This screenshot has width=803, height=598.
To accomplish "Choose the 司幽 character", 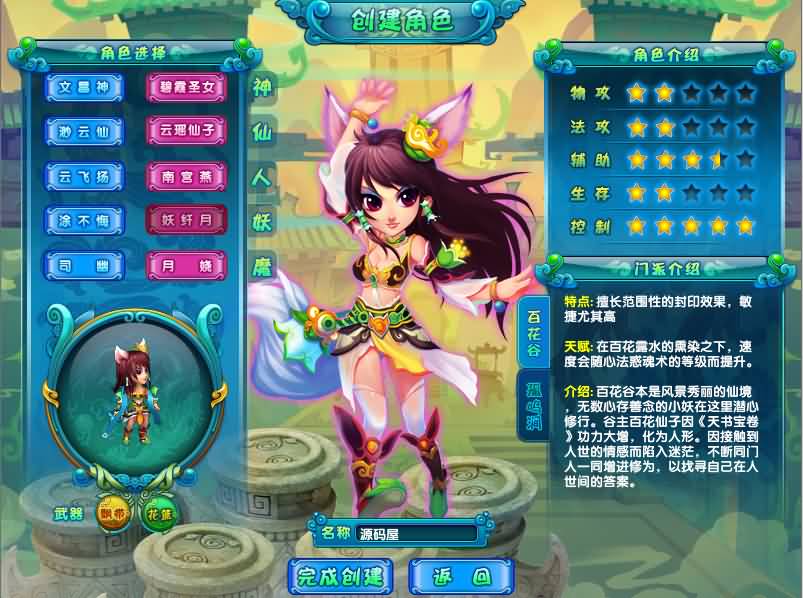I will coord(84,265).
